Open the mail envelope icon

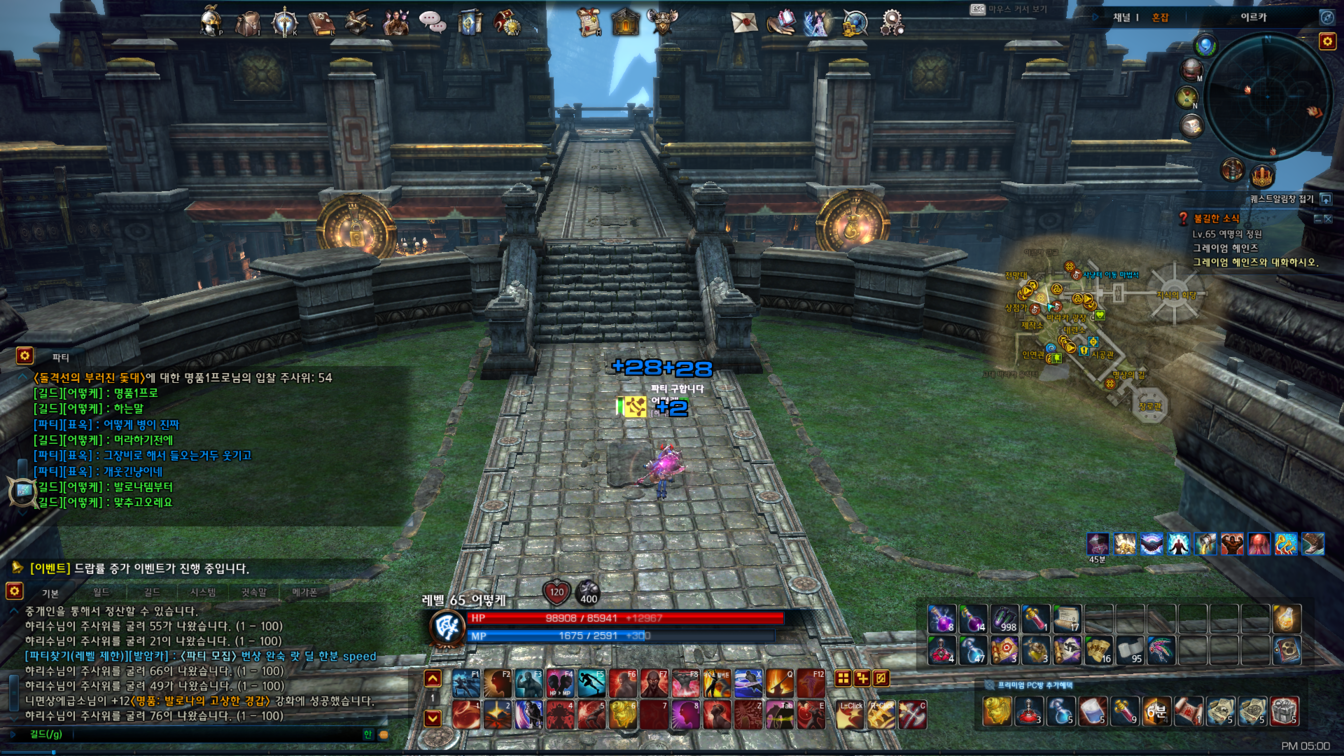tap(743, 22)
